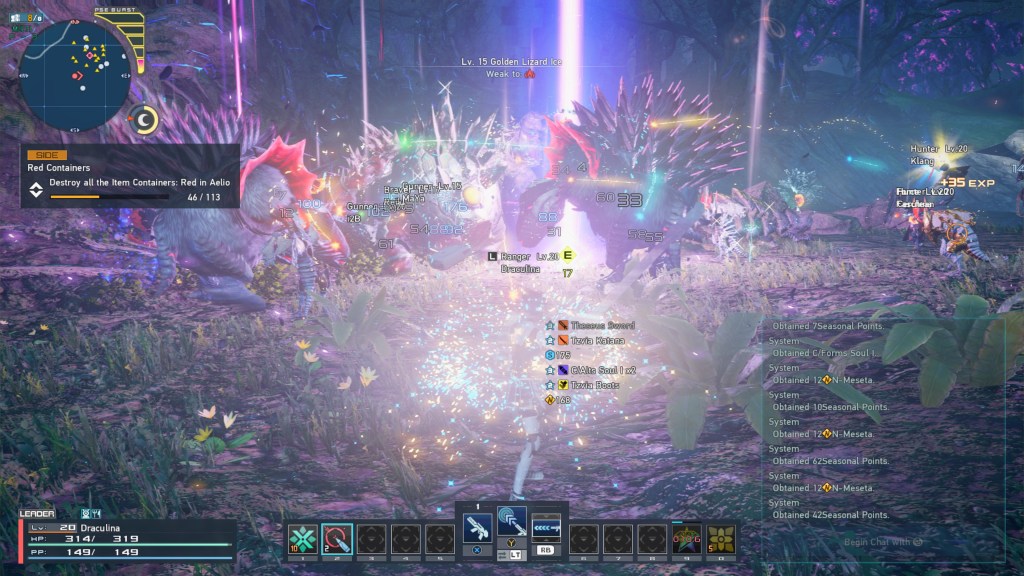Trigger the radar-wave rifle photon art
Image resolution: width=1024 pixels, height=576 pixels.
pyautogui.click(x=512, y=522)
